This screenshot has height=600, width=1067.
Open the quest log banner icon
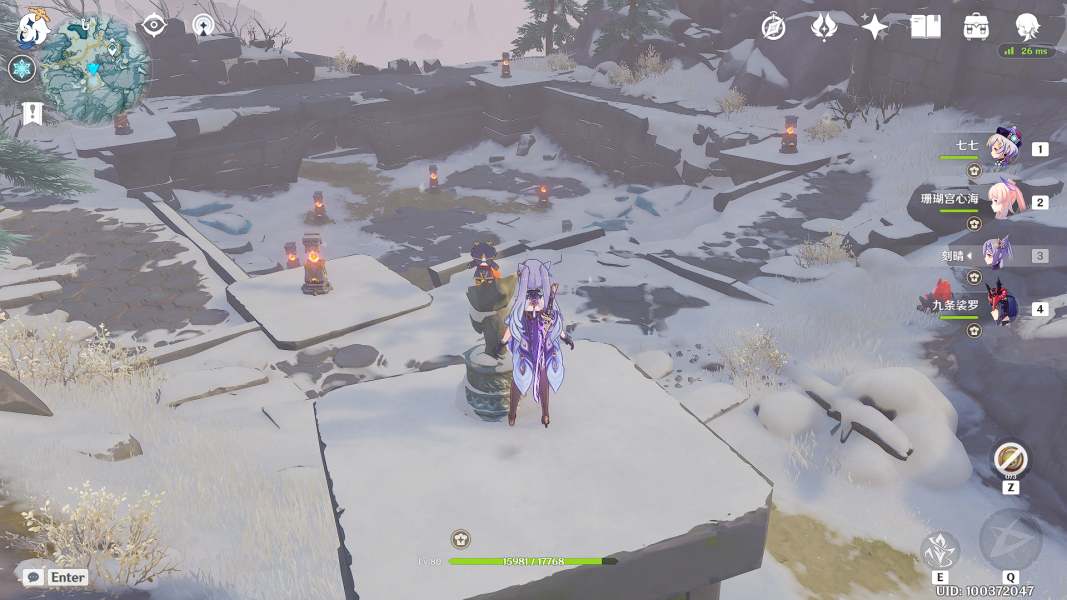pyautogui.click(x=32, y=113)
